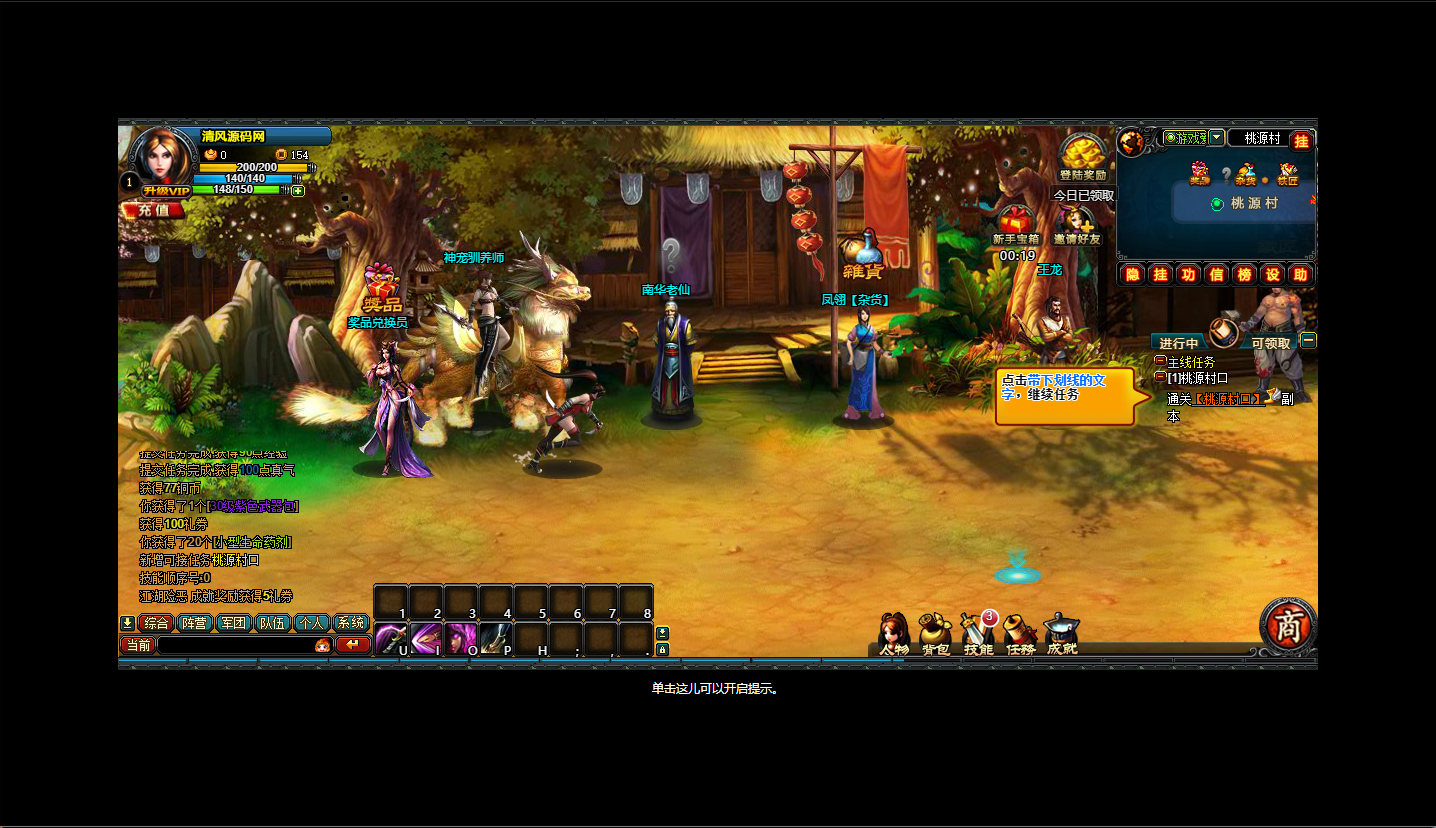Select the 桃源村 marker on the minimap
The width and height of the screenshot is (1436, 828).
(x=1218, y=204)
